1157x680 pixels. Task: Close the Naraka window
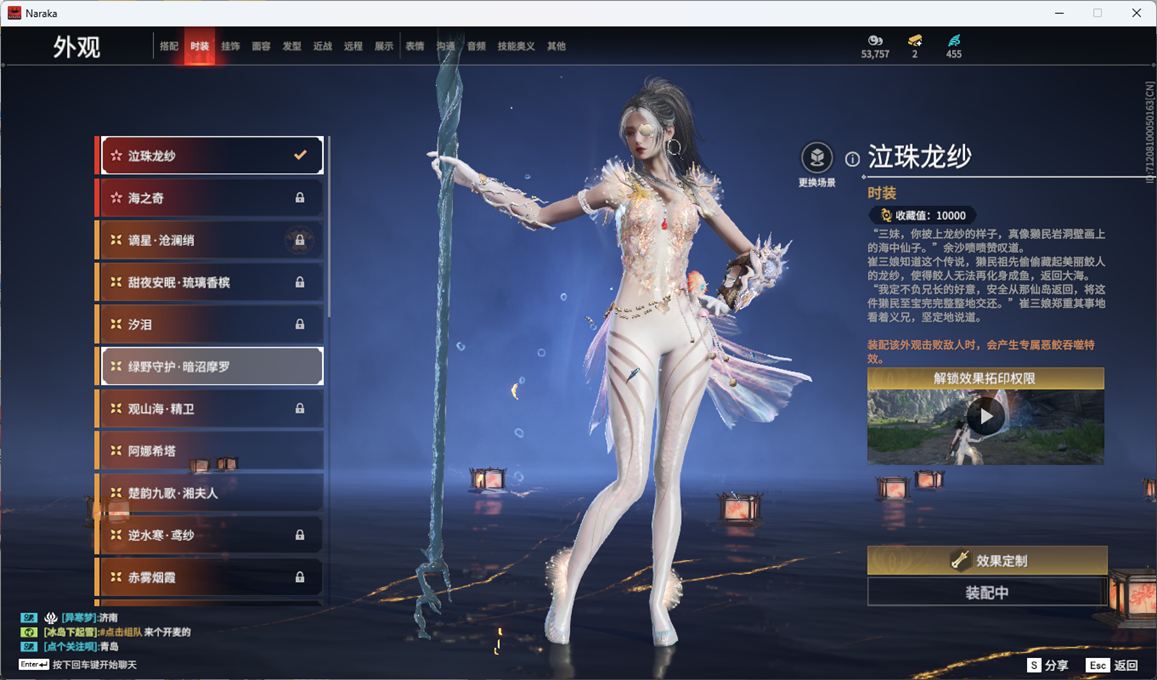click(1136, 13)
